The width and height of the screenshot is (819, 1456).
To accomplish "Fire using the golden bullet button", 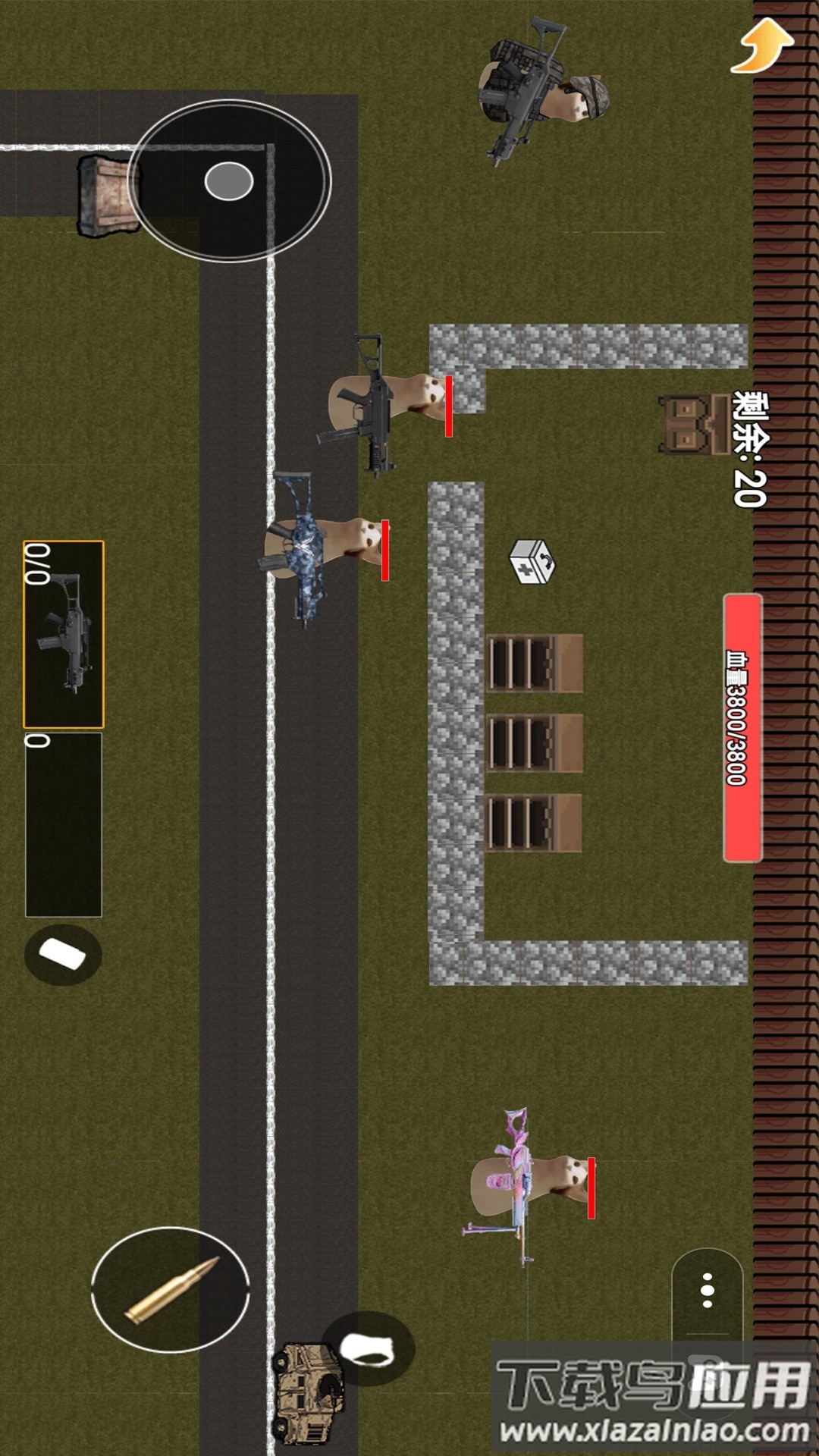I will 171,1289.
